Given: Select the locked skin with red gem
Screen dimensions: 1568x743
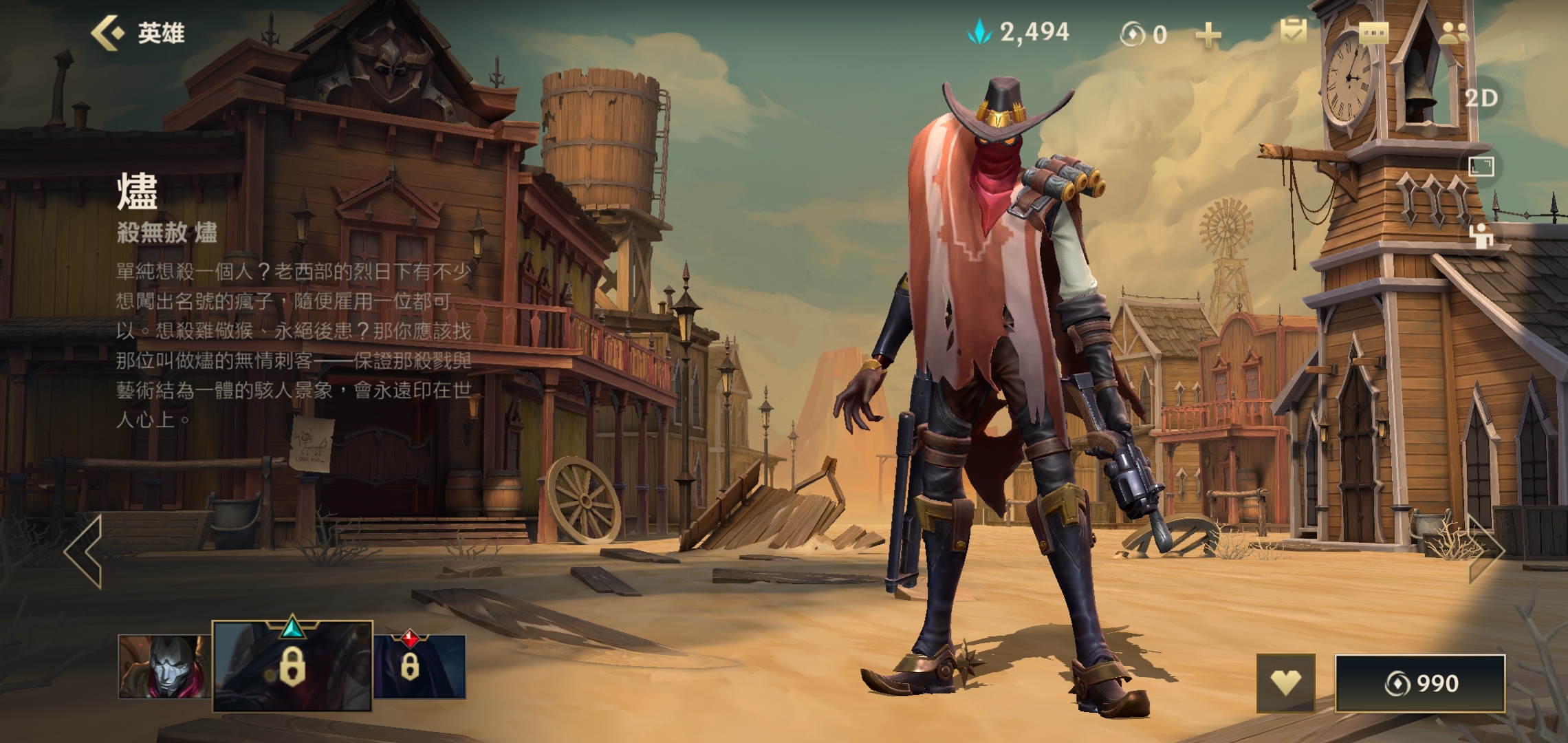Looking at the screenshot, I should (420, 666).
